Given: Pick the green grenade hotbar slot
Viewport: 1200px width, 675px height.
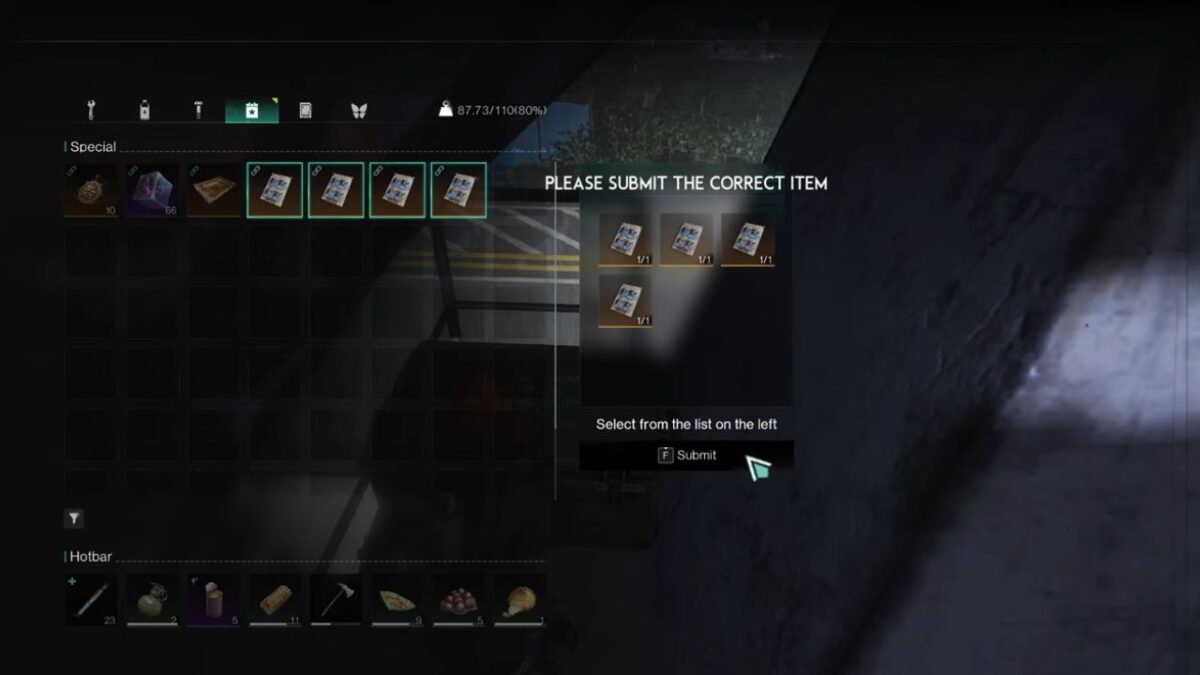Looking at the screenshot, I should click(x=153, y=600).
